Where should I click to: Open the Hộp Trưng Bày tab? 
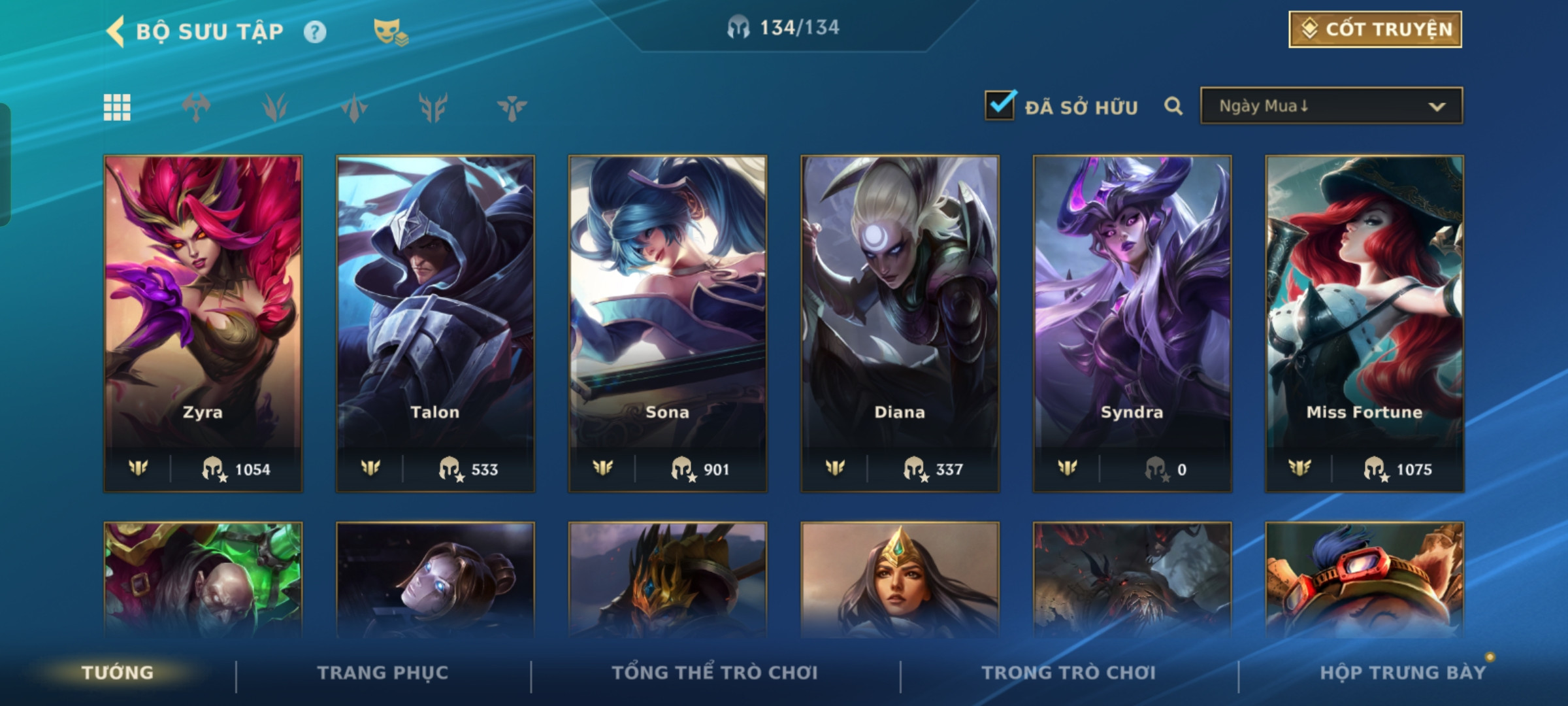(x=1403, y=673)
